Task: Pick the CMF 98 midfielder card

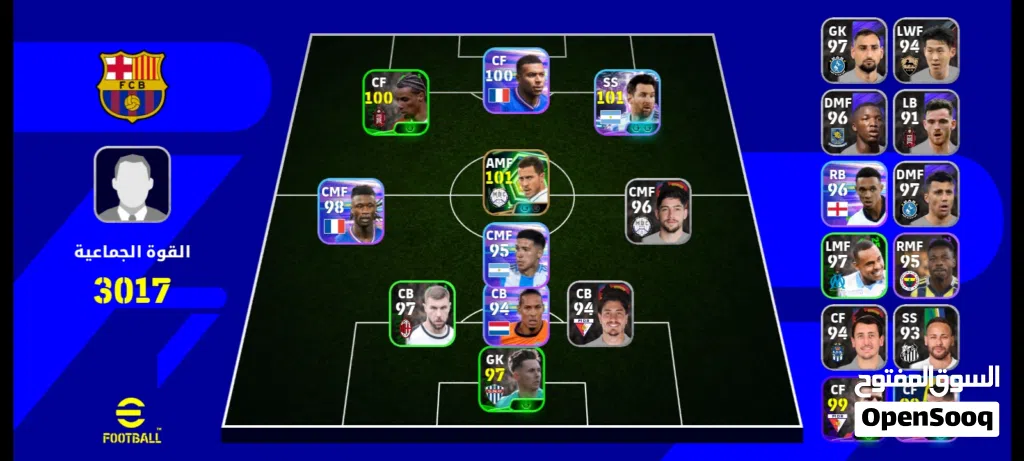Action: [x=351, y=212]
